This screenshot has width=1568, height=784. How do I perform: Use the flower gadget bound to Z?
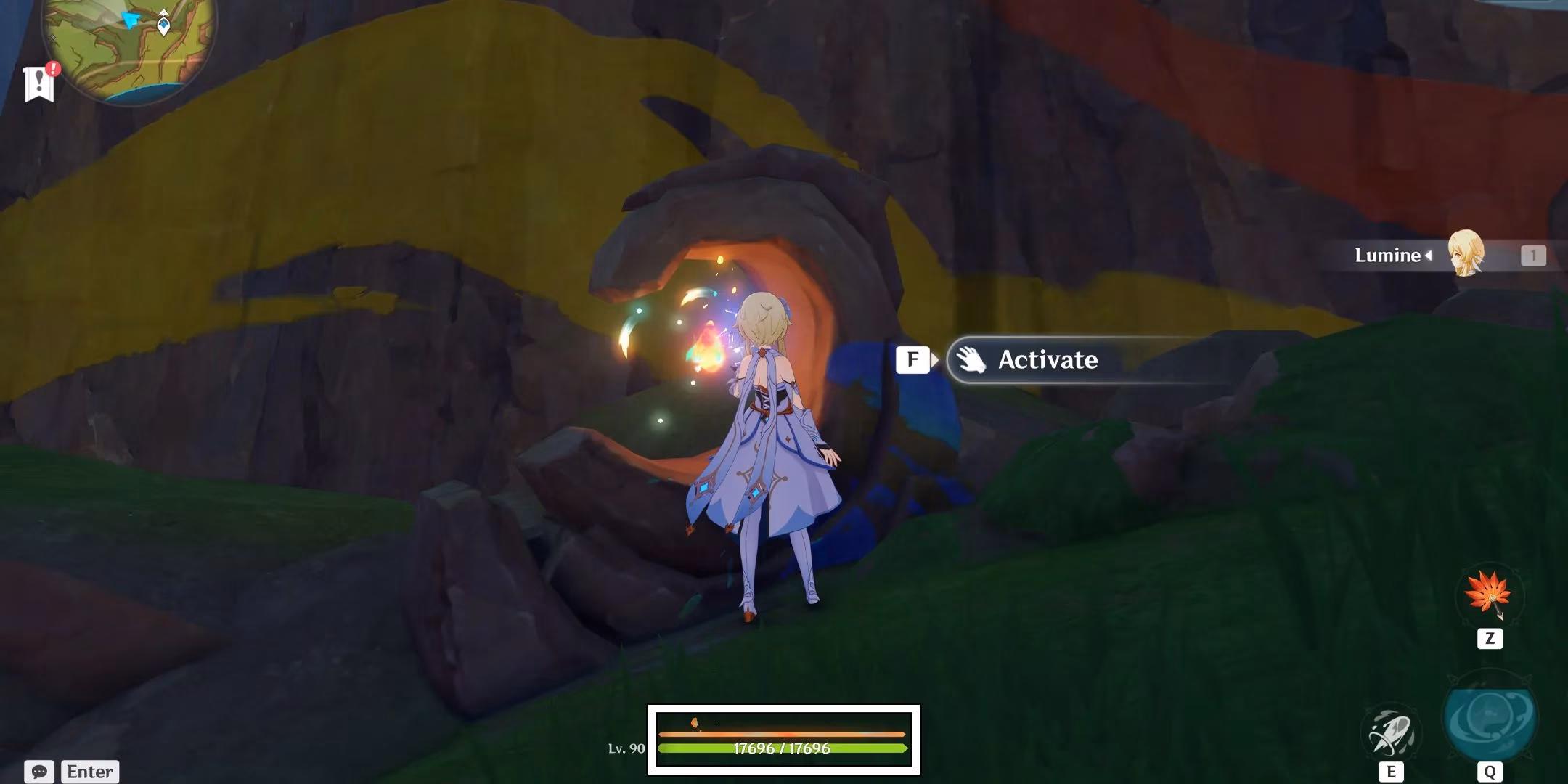pyautogui.click(x=1487, y=597)
